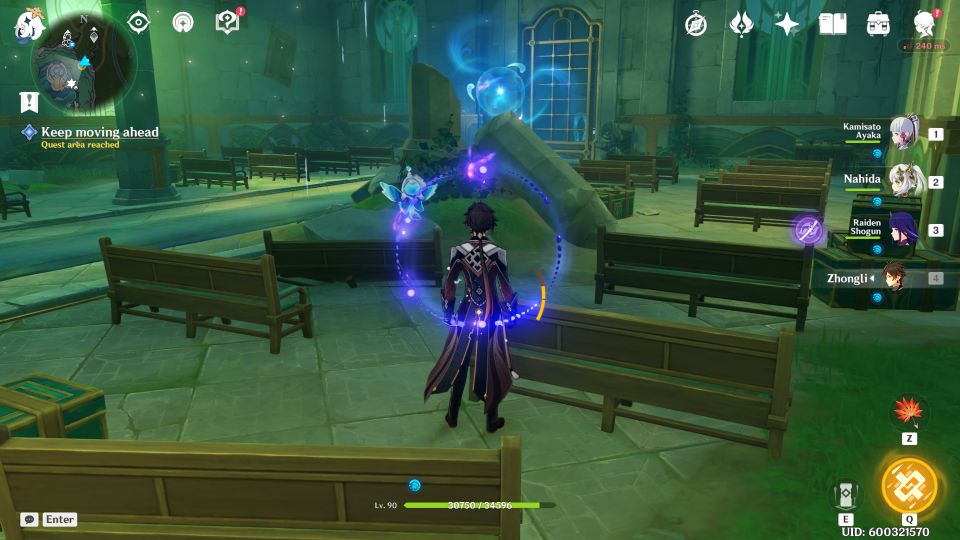The image size is (960, 540).
Task: Toggle the eye-shaped elemental sight icon
Action: [138, 23]
